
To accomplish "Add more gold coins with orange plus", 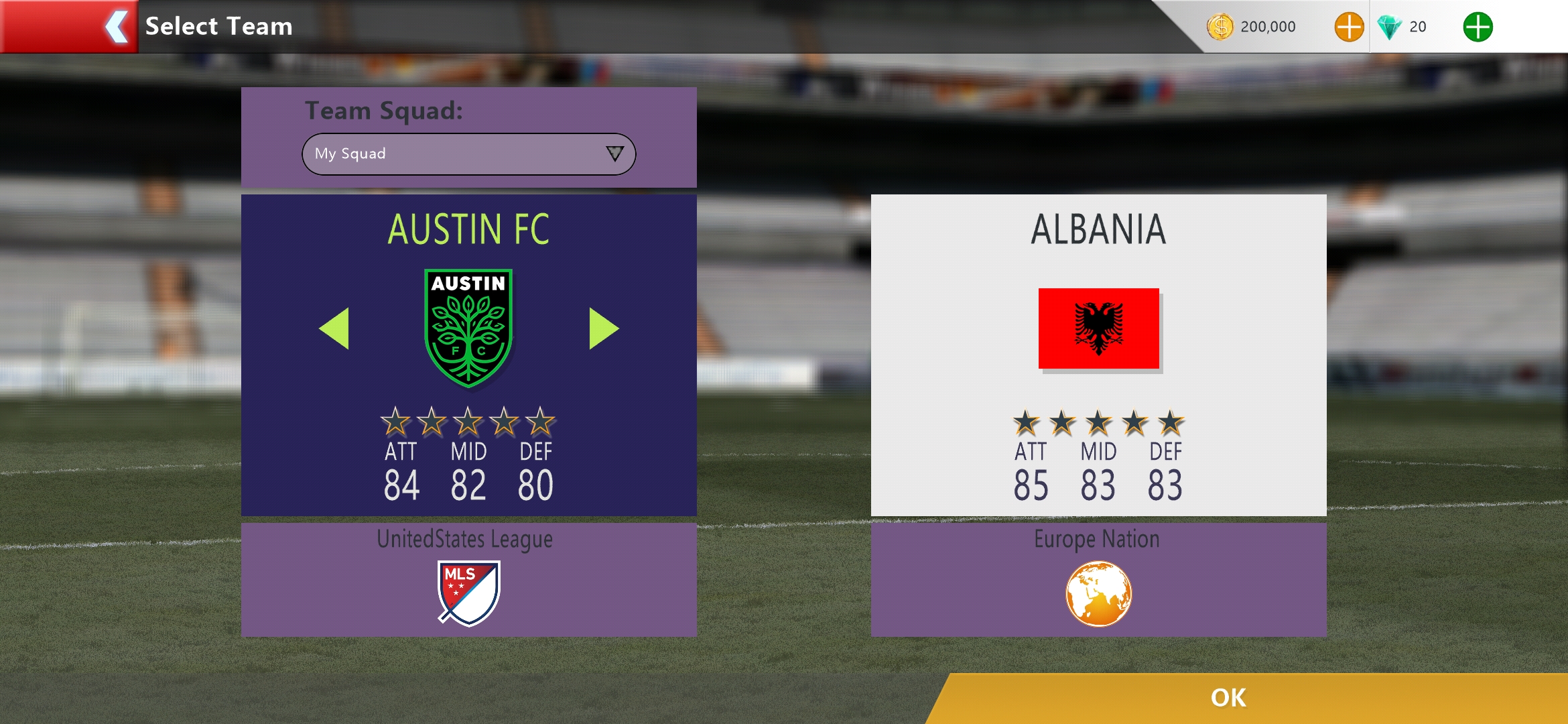I will 1349,27.
